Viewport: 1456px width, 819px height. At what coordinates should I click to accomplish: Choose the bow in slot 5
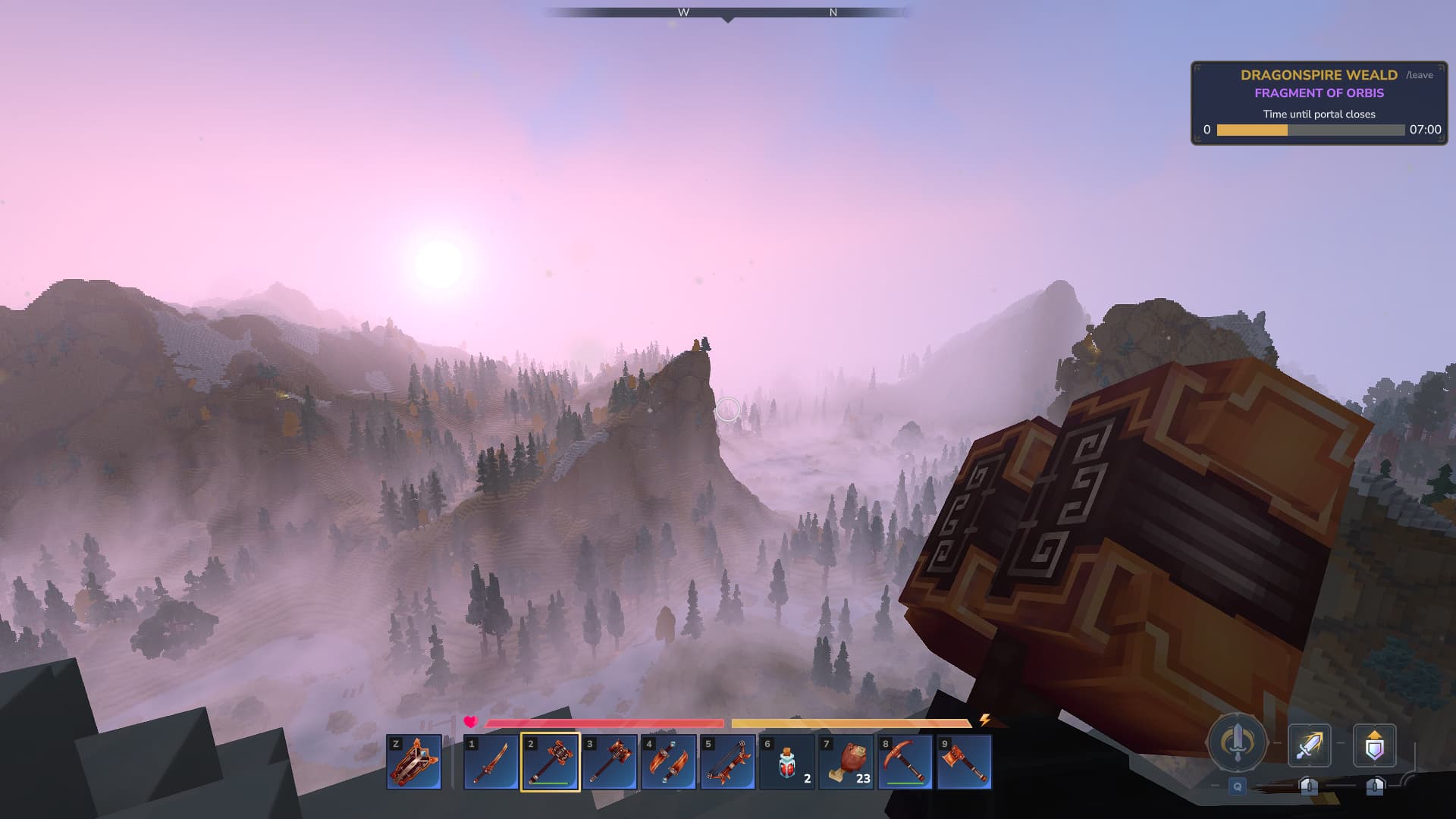(727, 761)
